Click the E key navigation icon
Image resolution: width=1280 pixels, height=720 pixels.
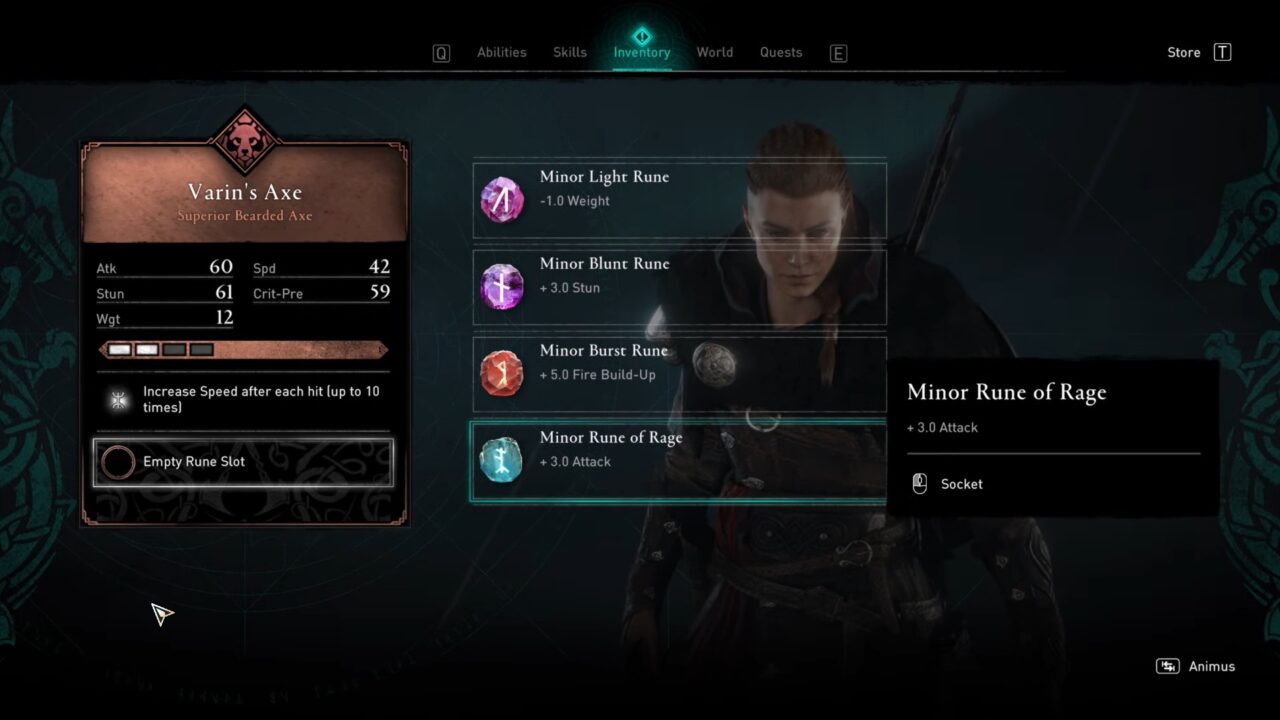click(x=838, y=52)
